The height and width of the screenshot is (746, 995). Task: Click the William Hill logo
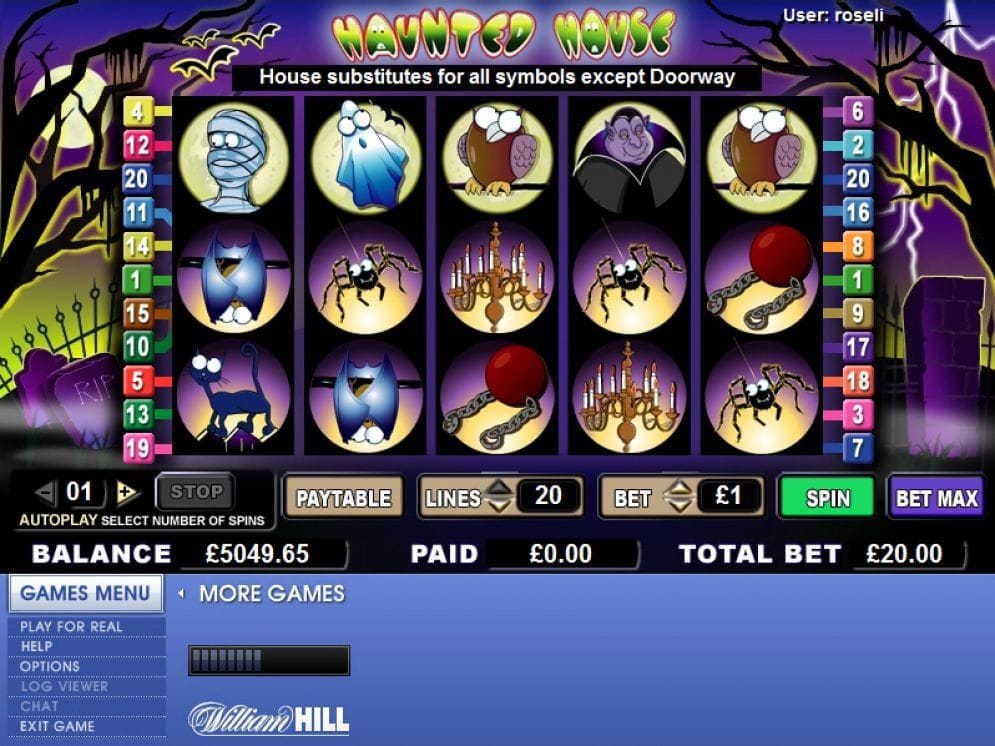269,718
